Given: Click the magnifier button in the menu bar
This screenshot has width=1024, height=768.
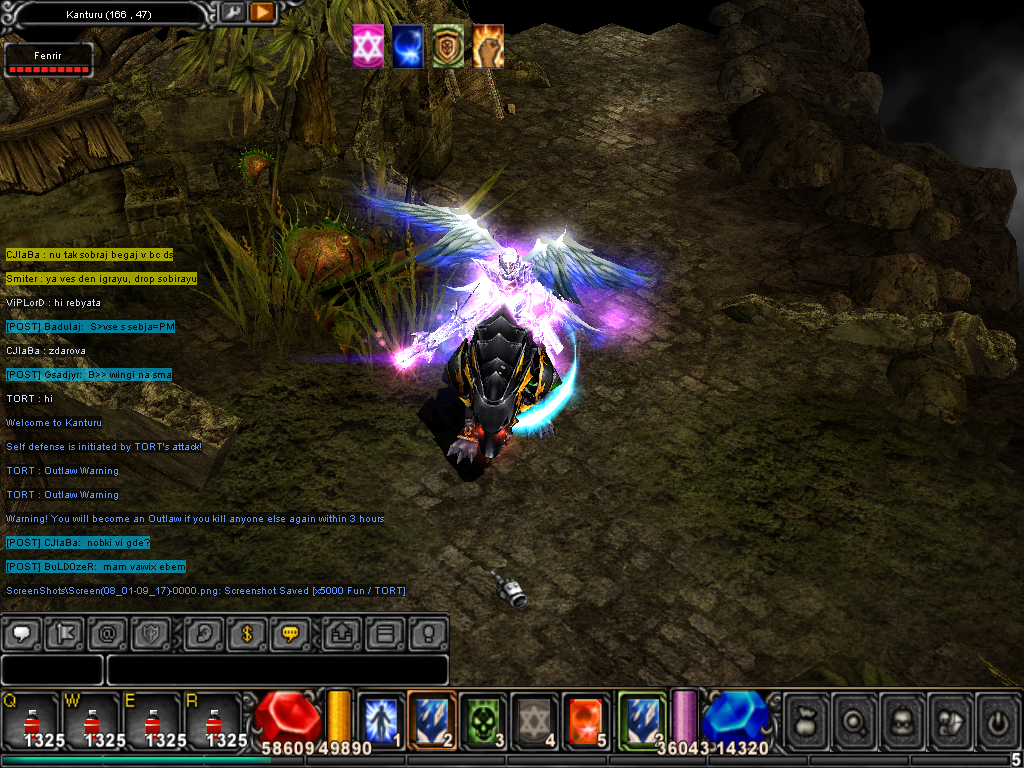Looking at the screenshot, I should 853,719.
